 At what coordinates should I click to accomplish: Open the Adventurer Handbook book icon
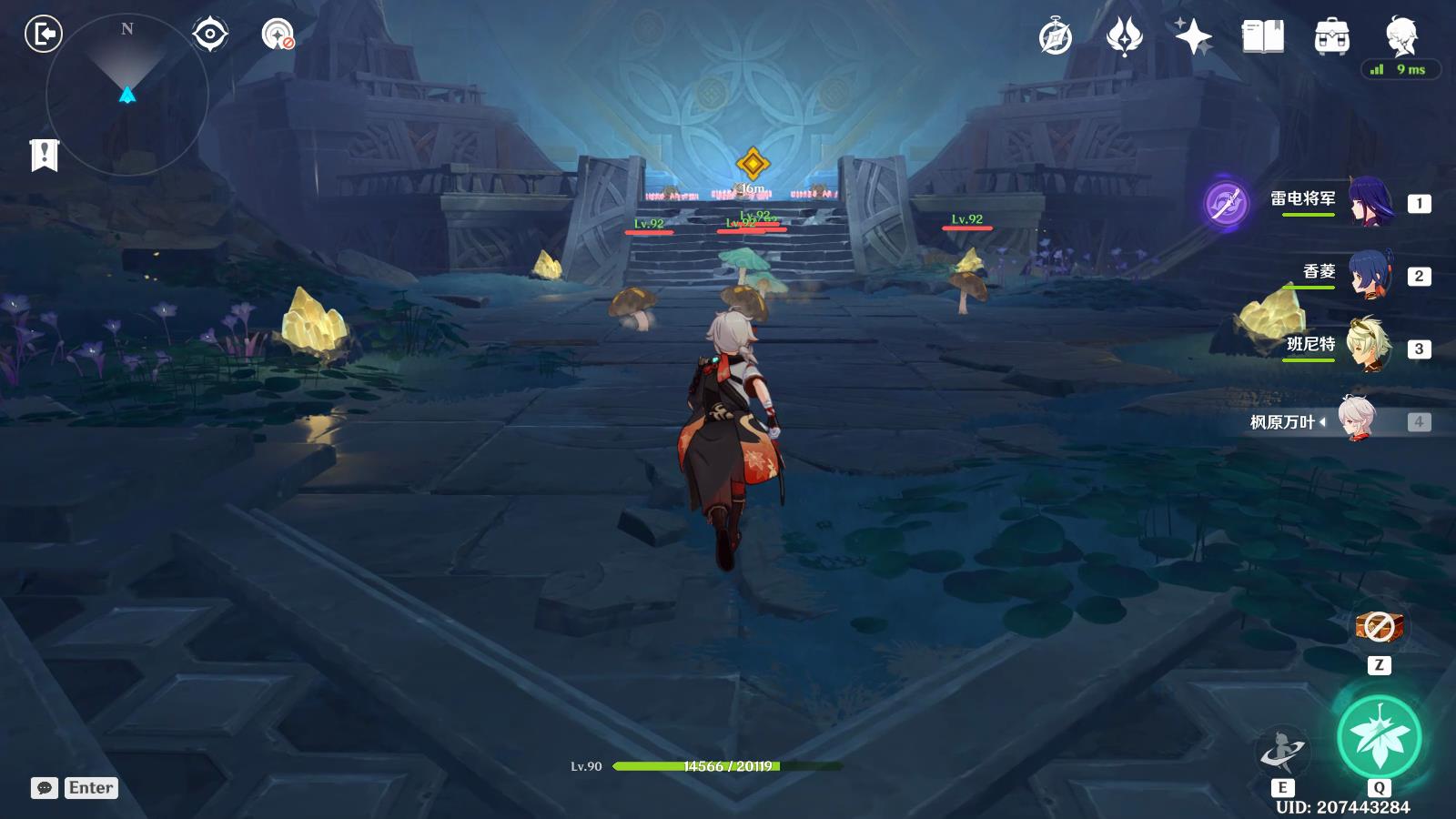pyautogui.click(x=1262, y=37)
